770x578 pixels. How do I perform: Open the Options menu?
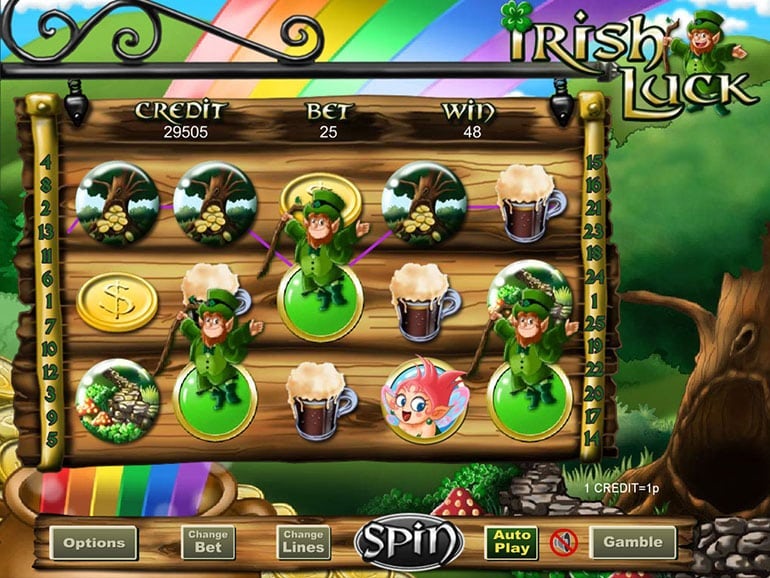point(94,543)
